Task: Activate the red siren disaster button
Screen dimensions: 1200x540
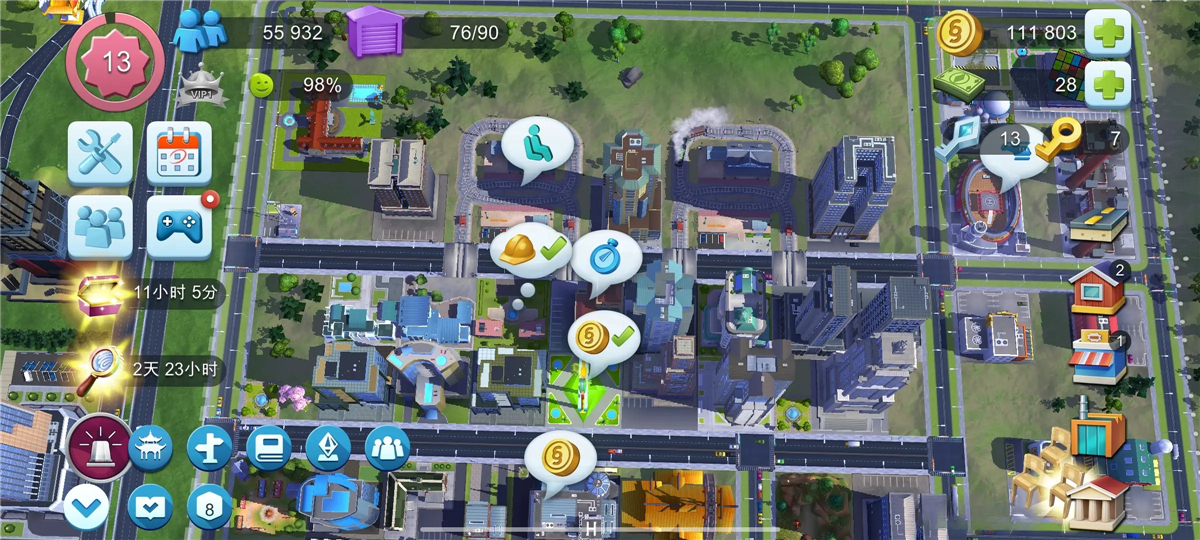Action: pos(100,447)
